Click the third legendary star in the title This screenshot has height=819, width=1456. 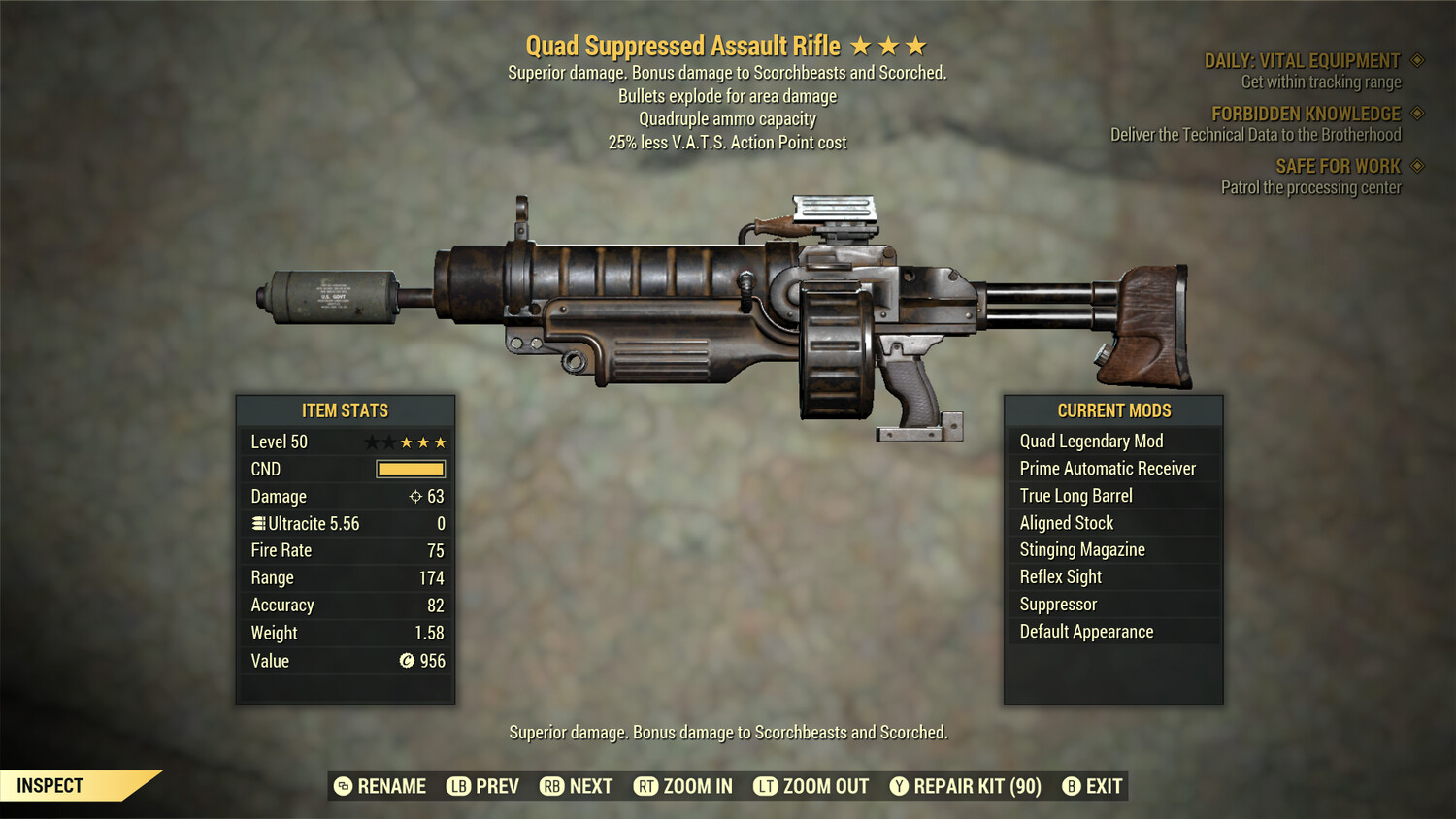pyautogui.click(x=916, y=44)
